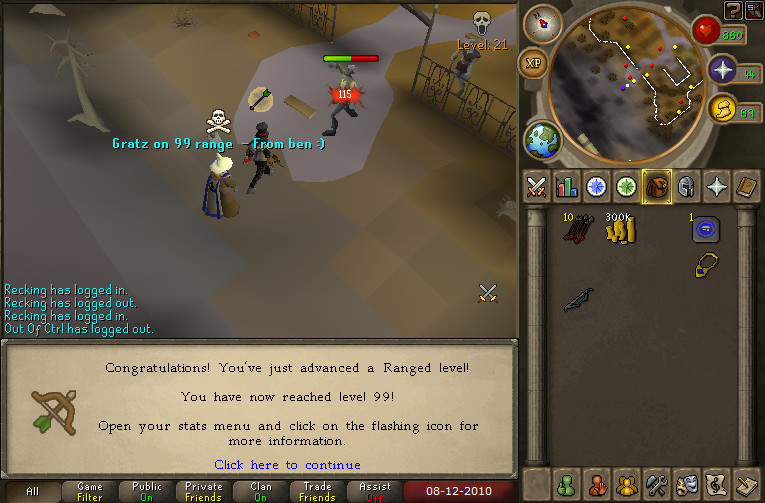Select the 300k coins stack
This screenshot has height=503, width=765.
pos(619,230)
